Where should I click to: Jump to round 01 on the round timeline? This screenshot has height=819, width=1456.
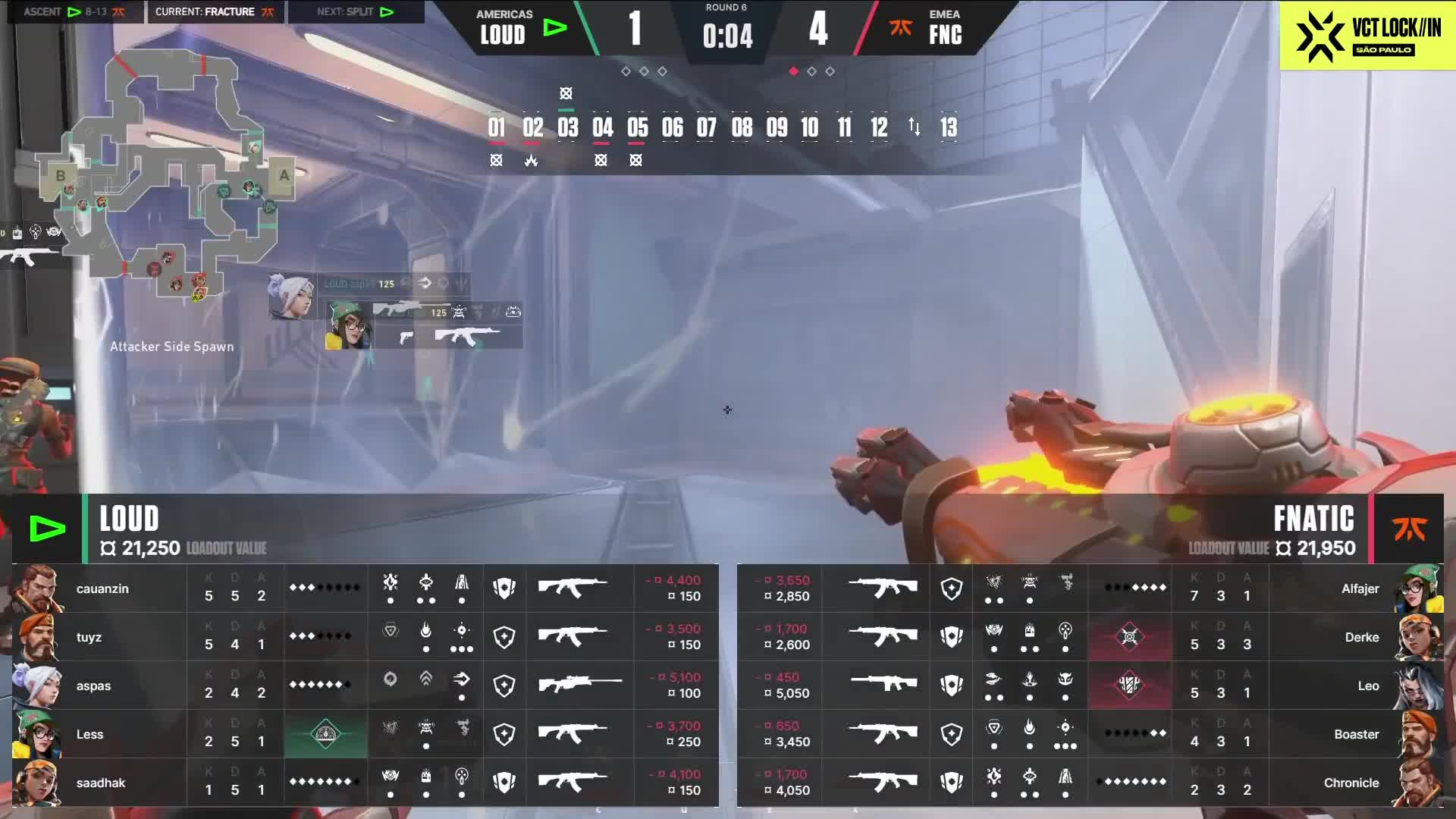point(497,127)
